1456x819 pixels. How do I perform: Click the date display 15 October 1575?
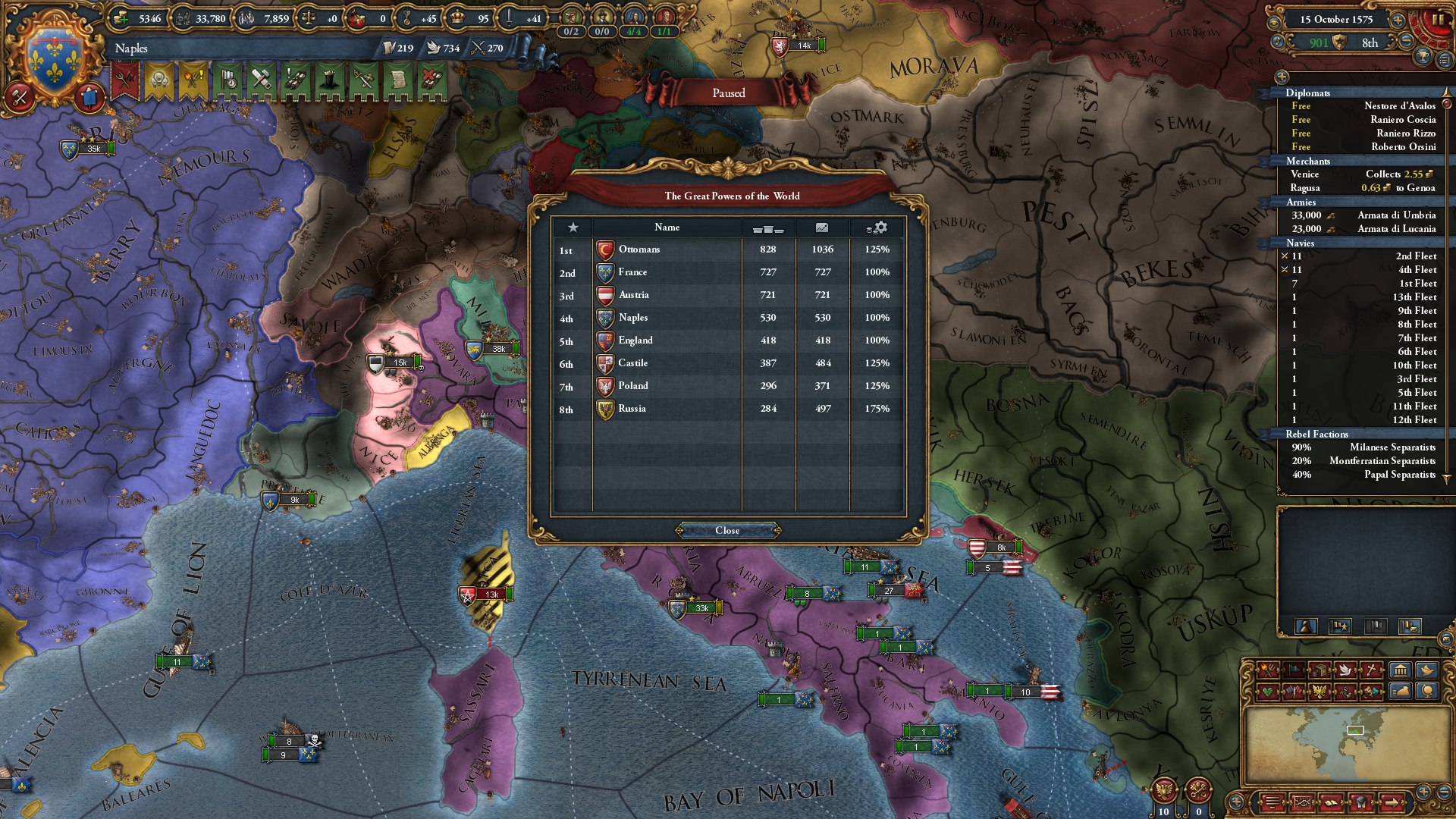(1335, 20)
